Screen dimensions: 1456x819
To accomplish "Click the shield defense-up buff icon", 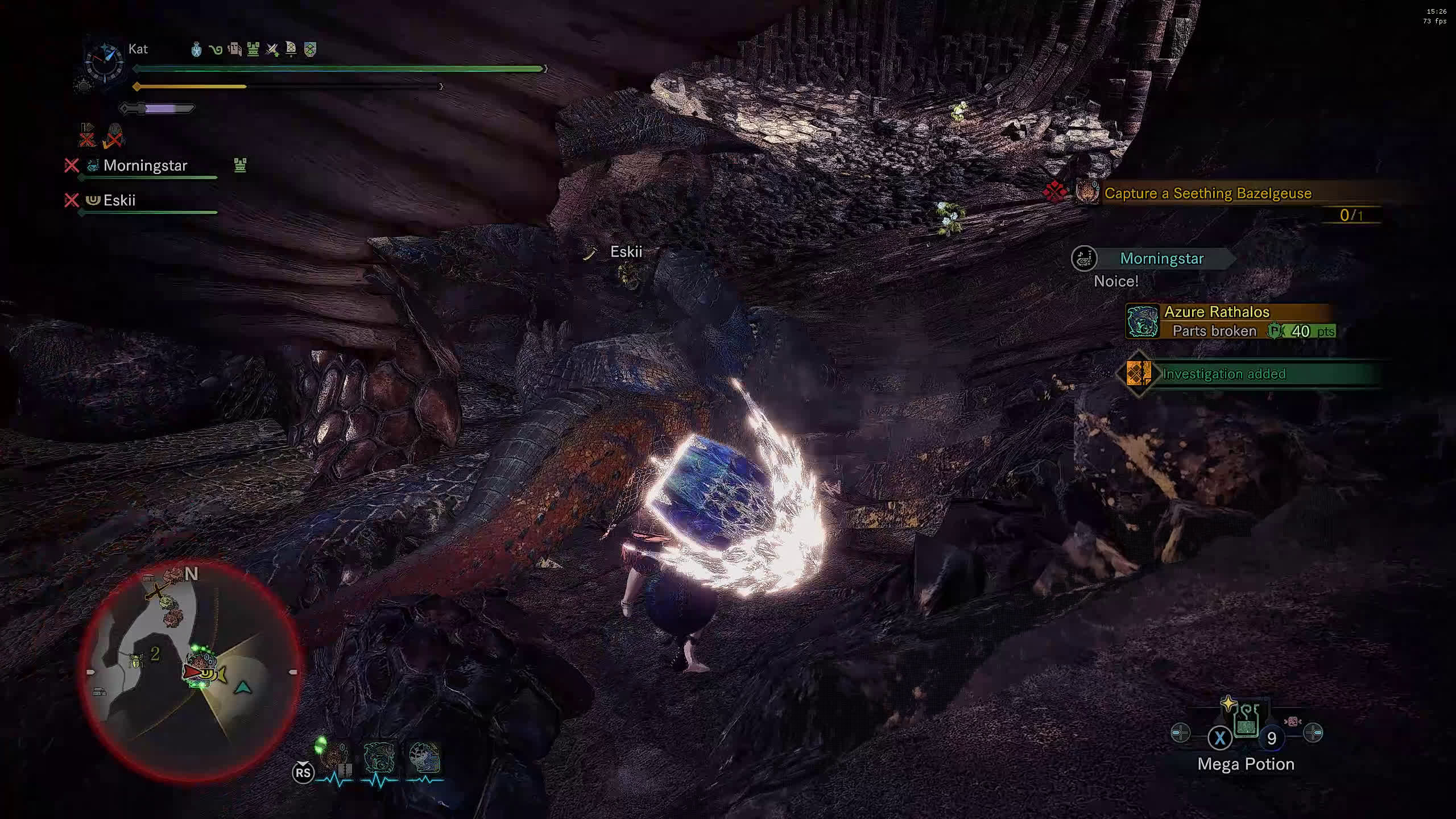I will (x=310, y=49).
